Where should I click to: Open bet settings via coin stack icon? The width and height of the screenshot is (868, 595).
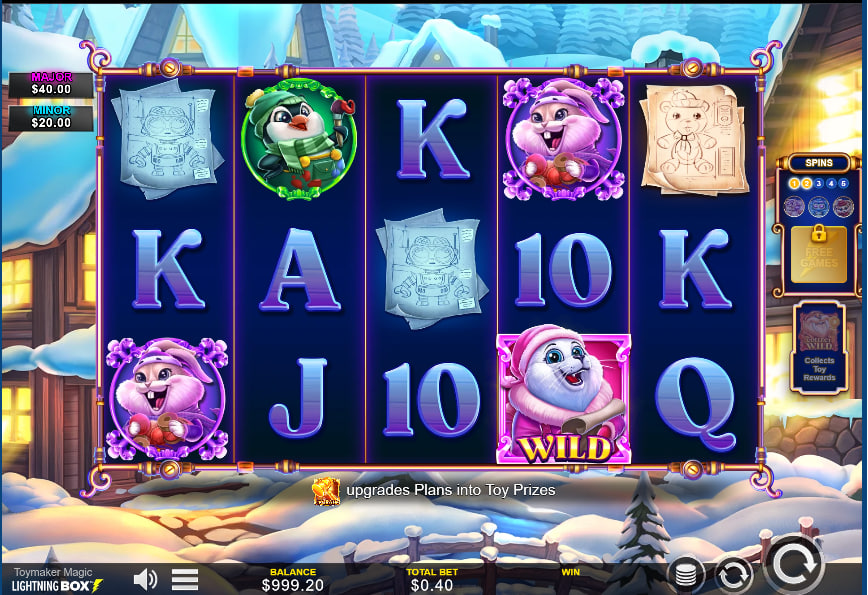click(x=686, y=575)
